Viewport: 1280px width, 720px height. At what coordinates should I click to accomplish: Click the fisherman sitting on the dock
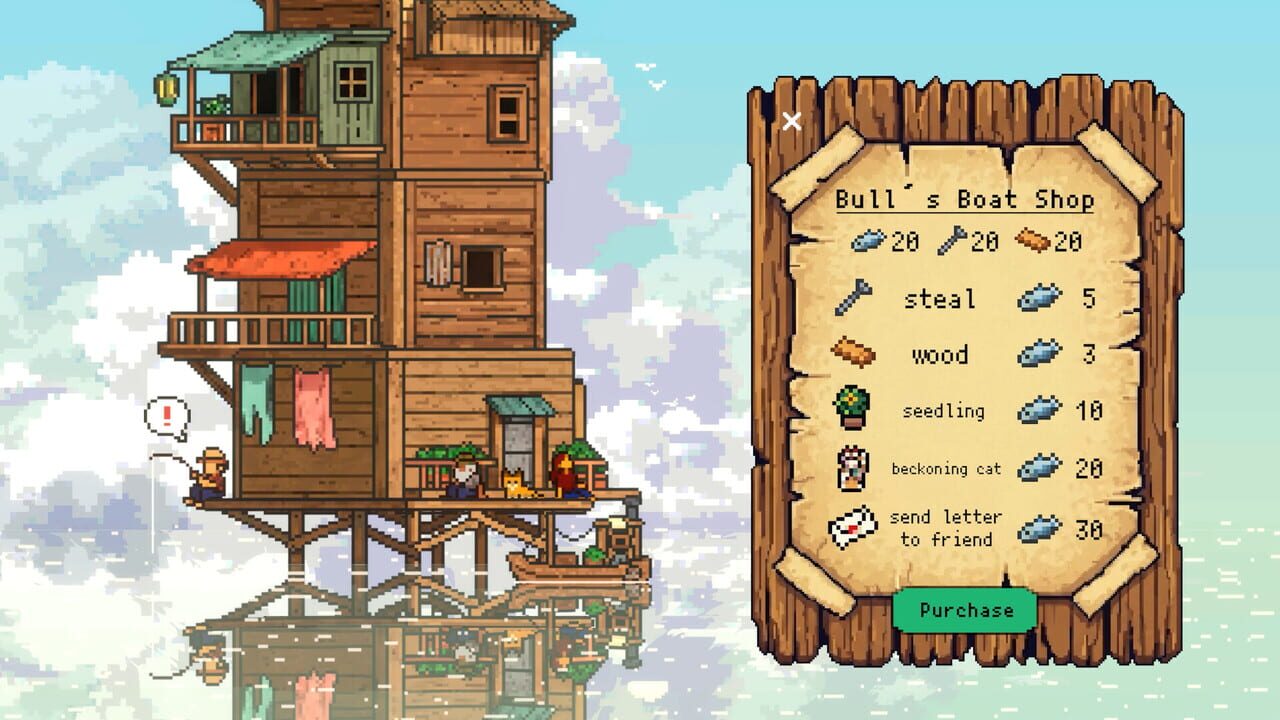[210, 470]
